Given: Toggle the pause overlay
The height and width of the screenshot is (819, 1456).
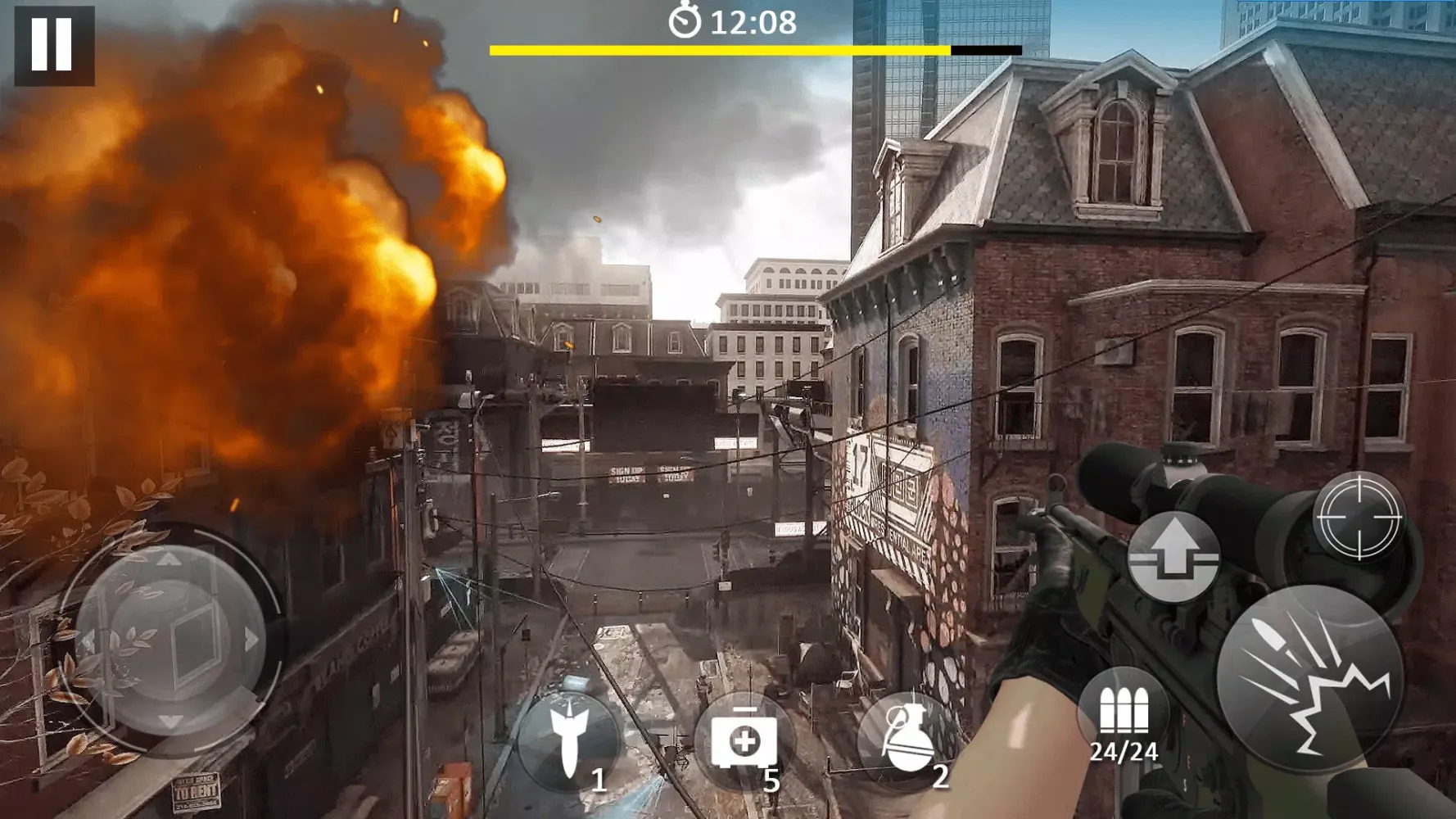Looking at the screenshot, I should click(x=54, y=46).
